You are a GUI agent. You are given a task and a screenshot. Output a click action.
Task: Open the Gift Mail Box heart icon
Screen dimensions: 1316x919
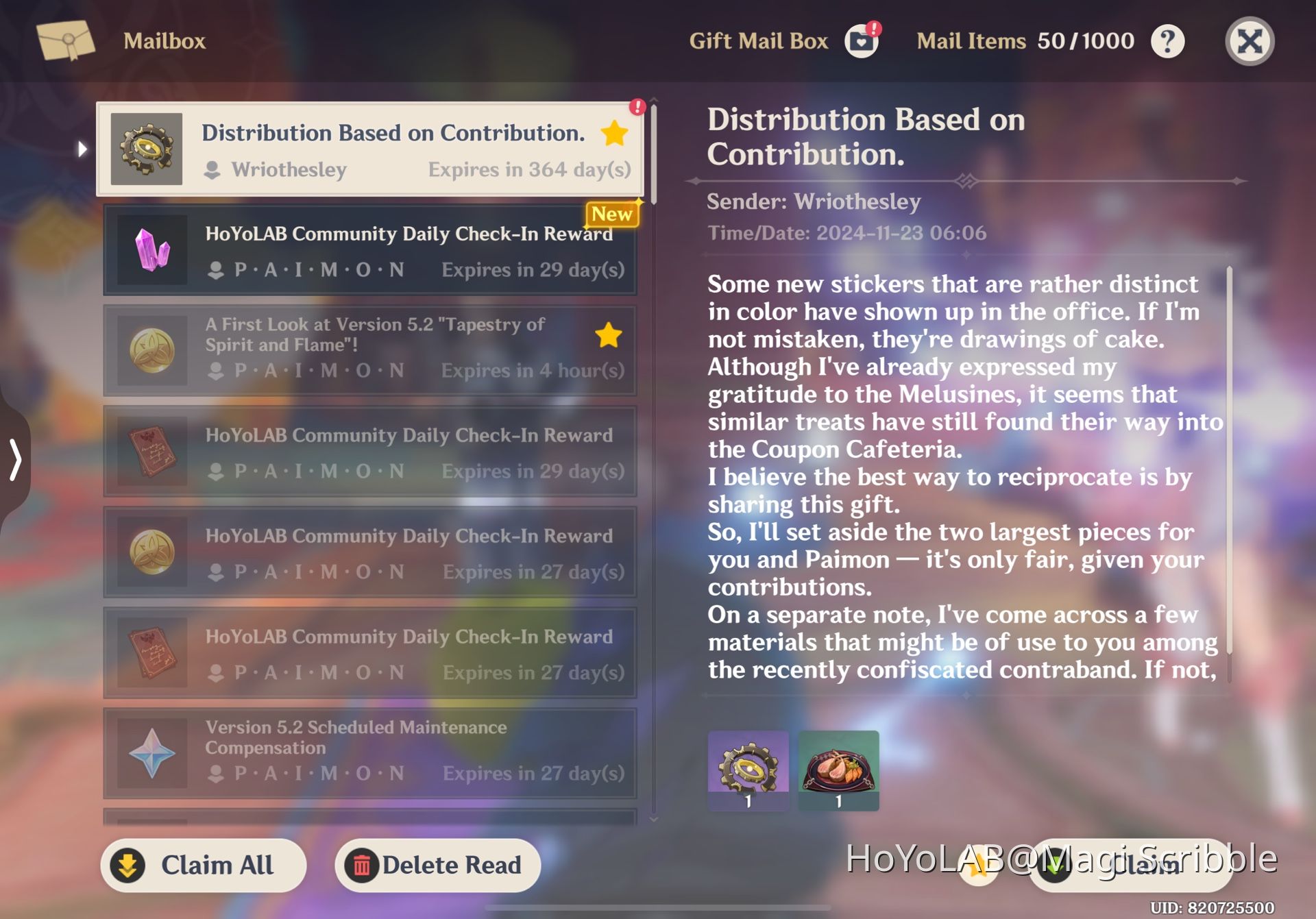[x=860, y=41]
